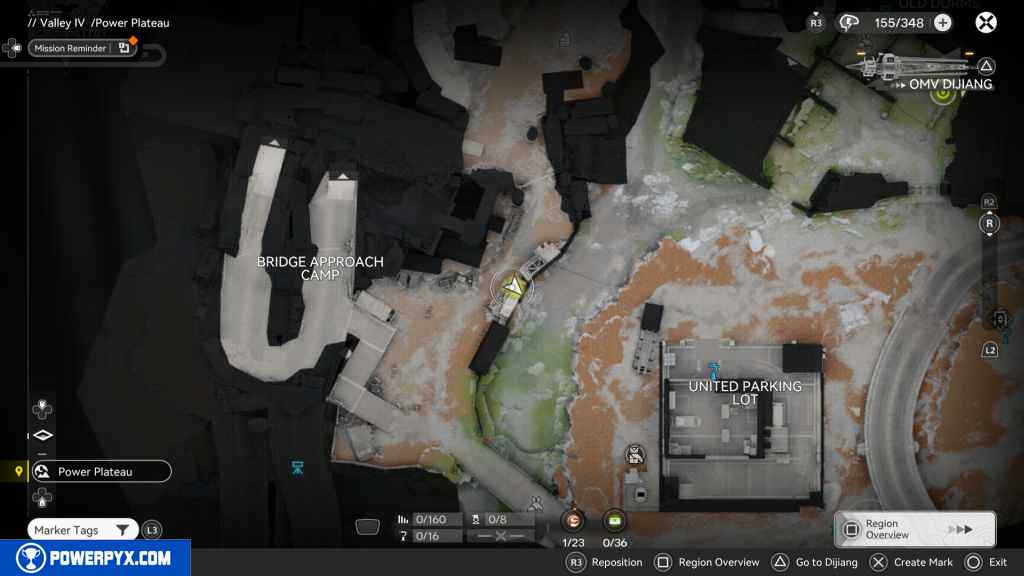This screenshot has height=576, width=1024.
Task: Click the orange collectible counter icon
Action: pos(573,521)
